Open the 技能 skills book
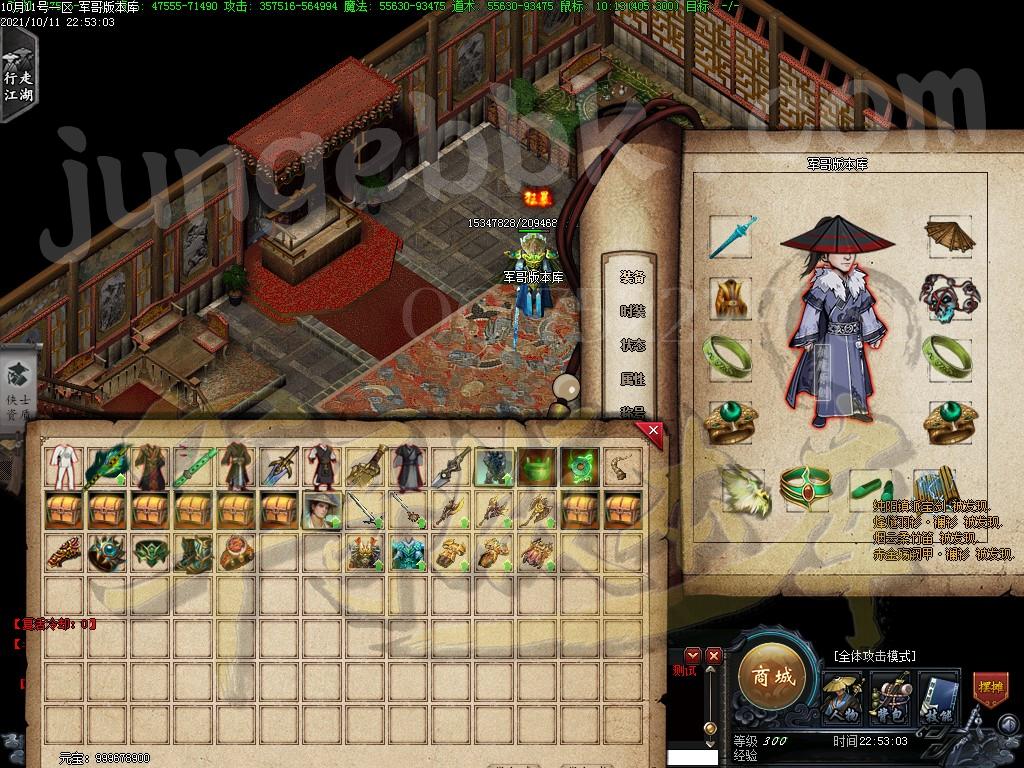1024x768 pixels. tap(936, 696)
